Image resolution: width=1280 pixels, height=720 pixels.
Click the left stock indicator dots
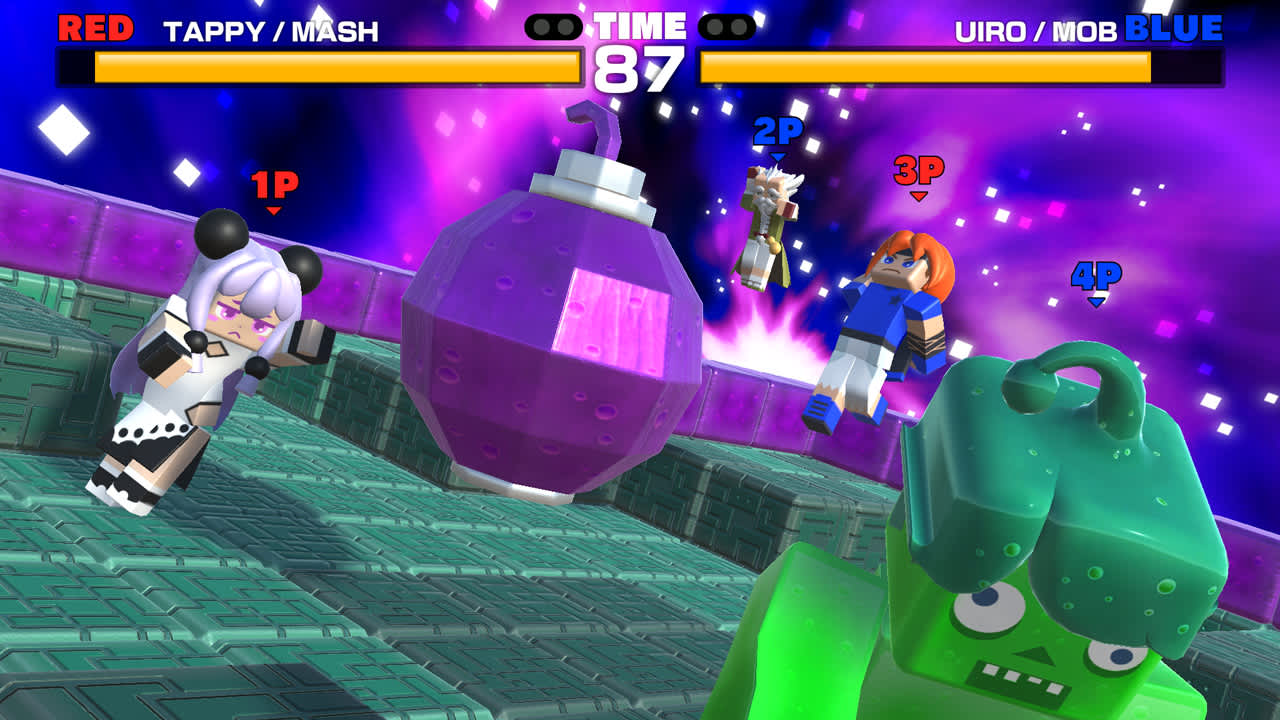(555, 27)
